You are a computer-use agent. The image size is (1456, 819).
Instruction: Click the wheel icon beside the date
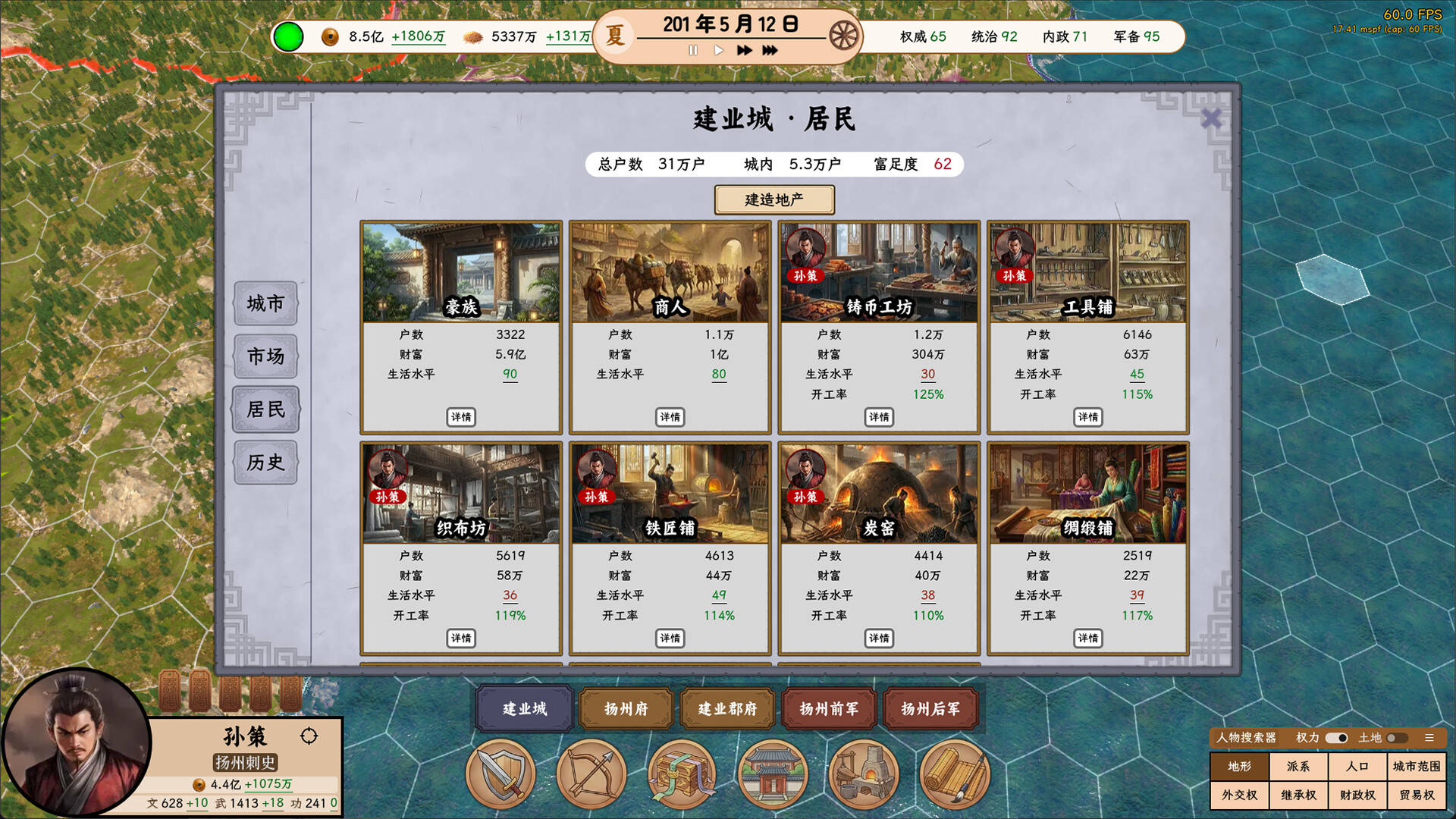pyautogui.click(x=844, y=33)
